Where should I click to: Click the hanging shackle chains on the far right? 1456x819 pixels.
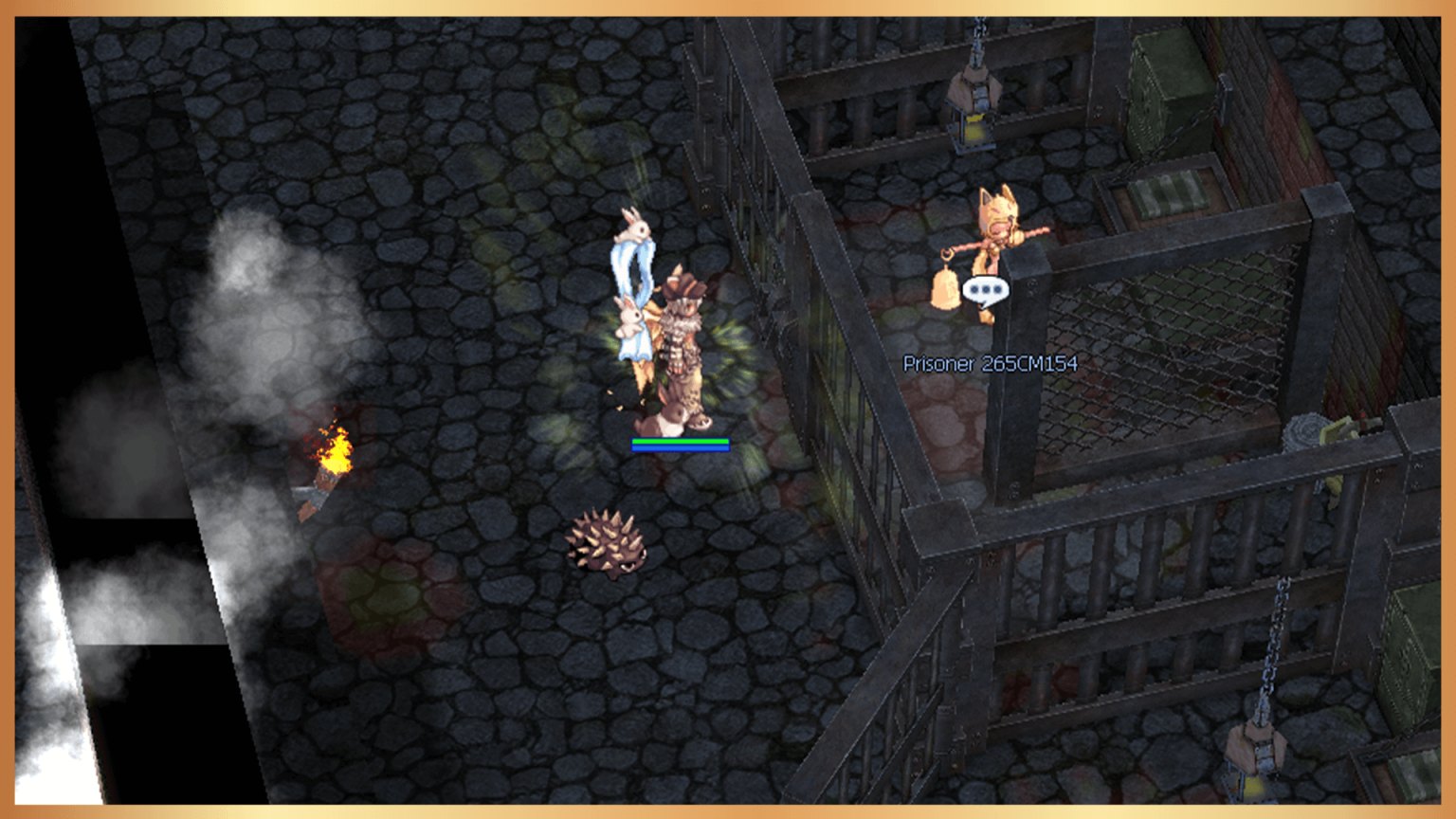(1275, 635)
